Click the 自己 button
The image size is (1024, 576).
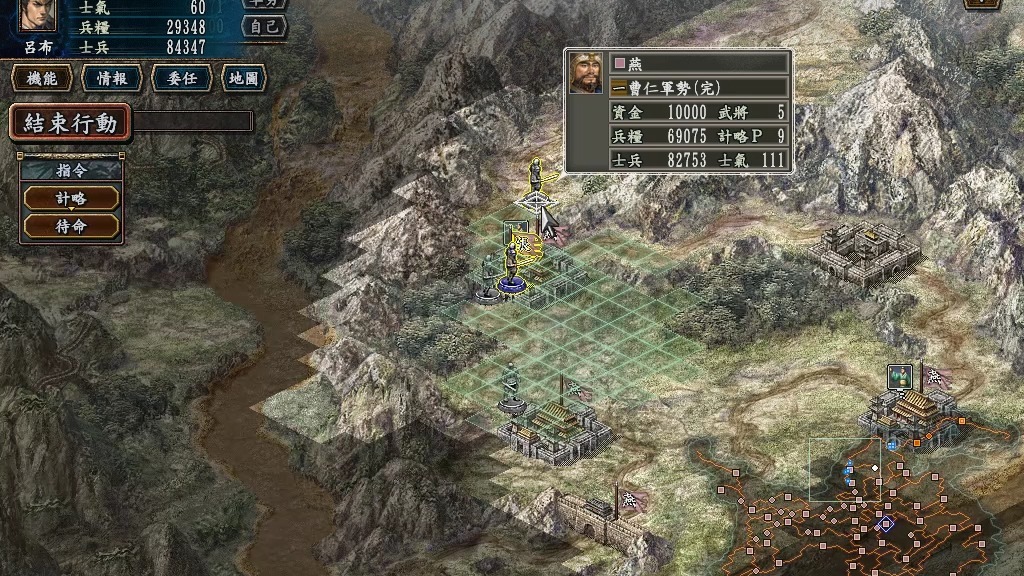click(x=265, y=26)
